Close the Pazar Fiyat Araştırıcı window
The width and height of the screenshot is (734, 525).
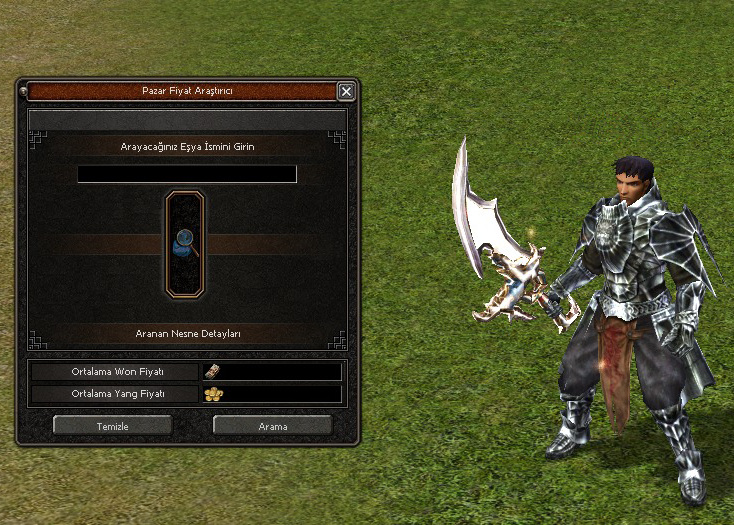(346, 91)
